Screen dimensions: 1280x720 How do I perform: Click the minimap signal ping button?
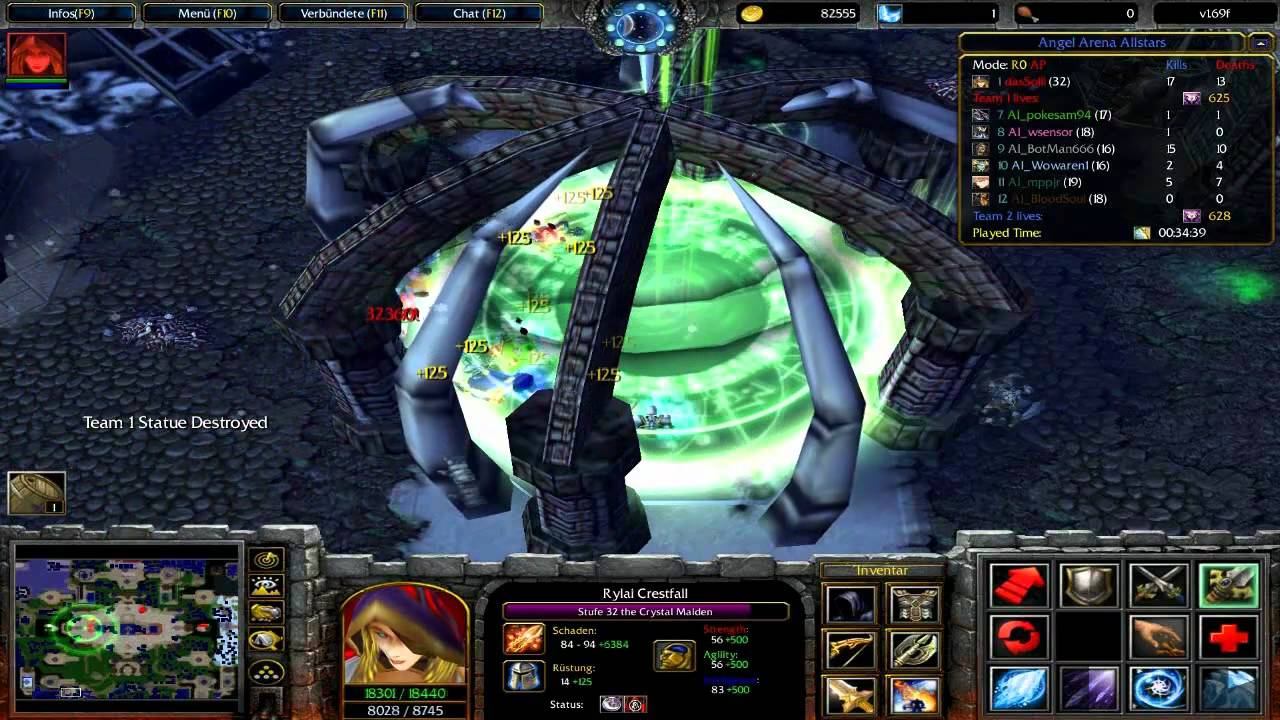[x=267, y=561]
